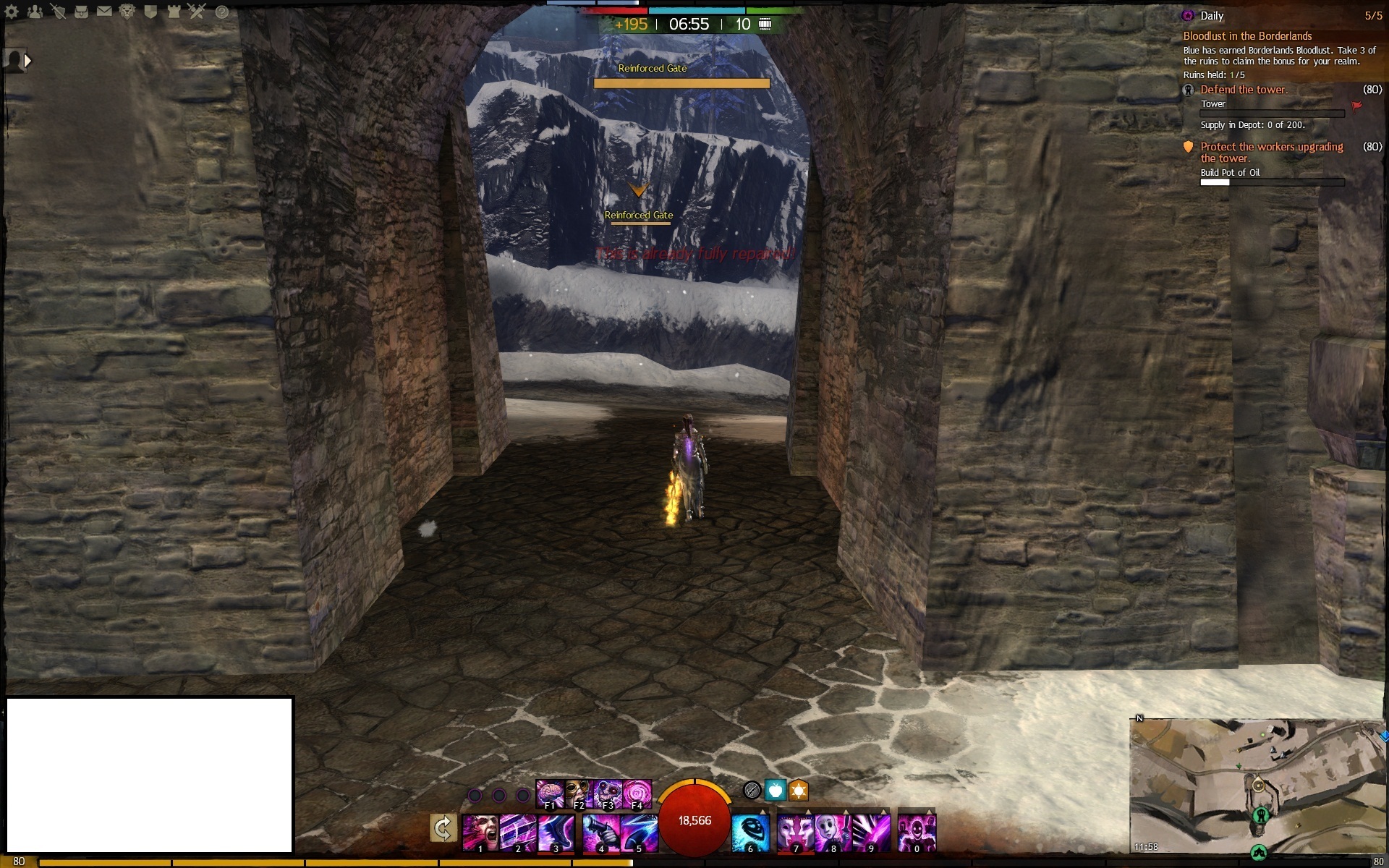Use the screaming face weapon skill 1
Viewport: 1389px width, 868px height.
(x=480, y=833)
